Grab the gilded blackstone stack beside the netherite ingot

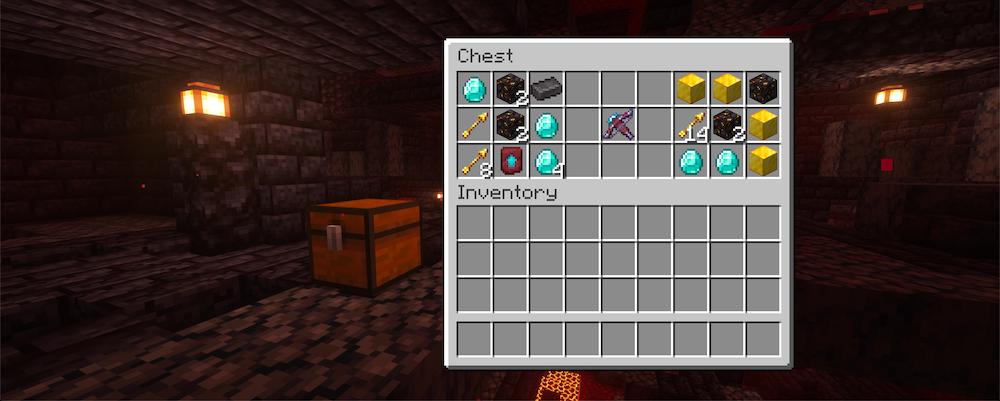point(511,89)
